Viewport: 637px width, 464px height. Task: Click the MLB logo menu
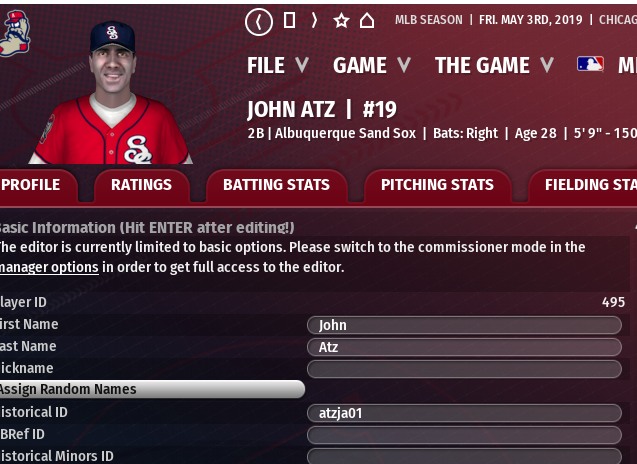590,65
